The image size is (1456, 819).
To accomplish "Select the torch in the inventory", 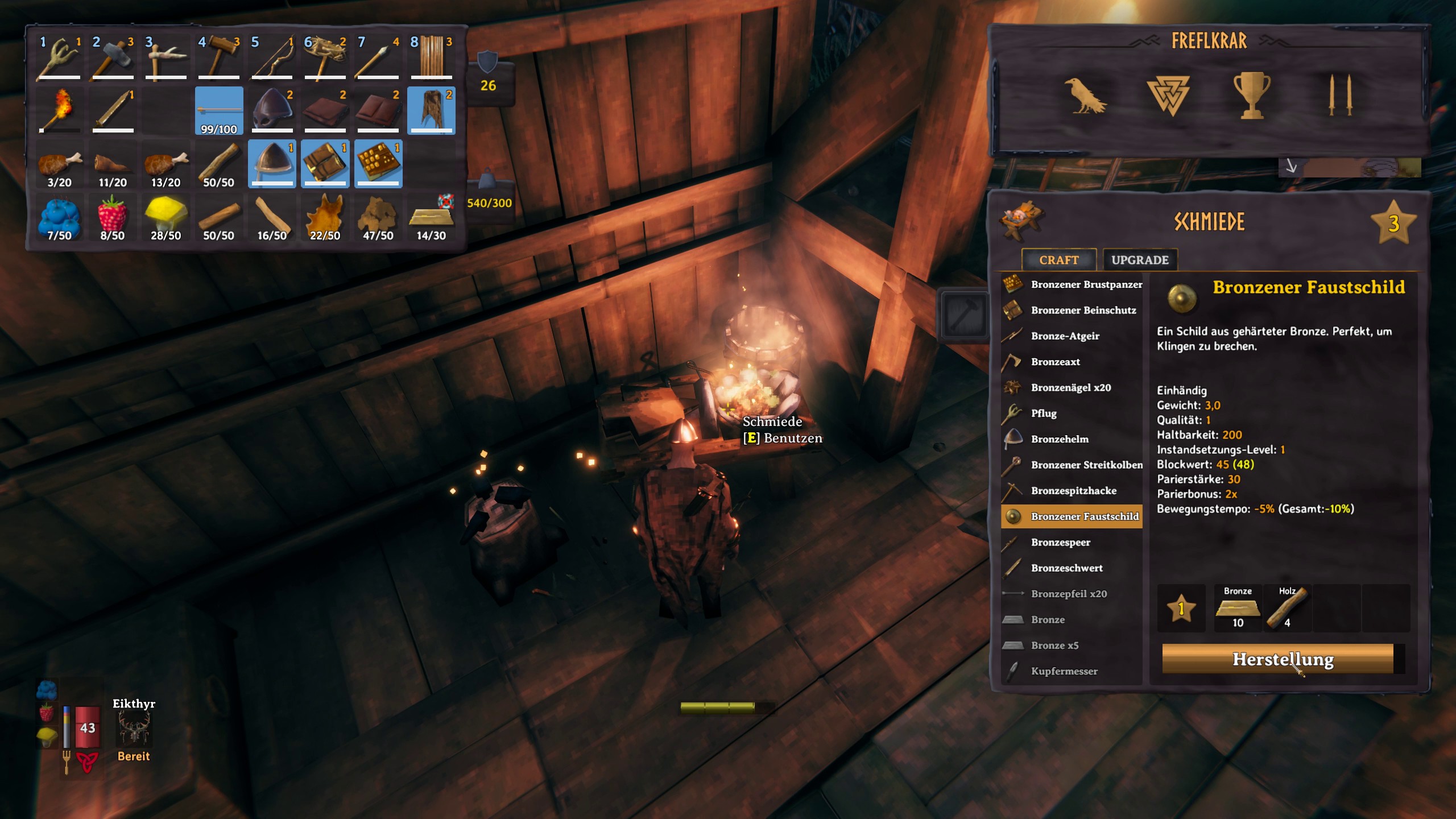I will tap(59, 110).
